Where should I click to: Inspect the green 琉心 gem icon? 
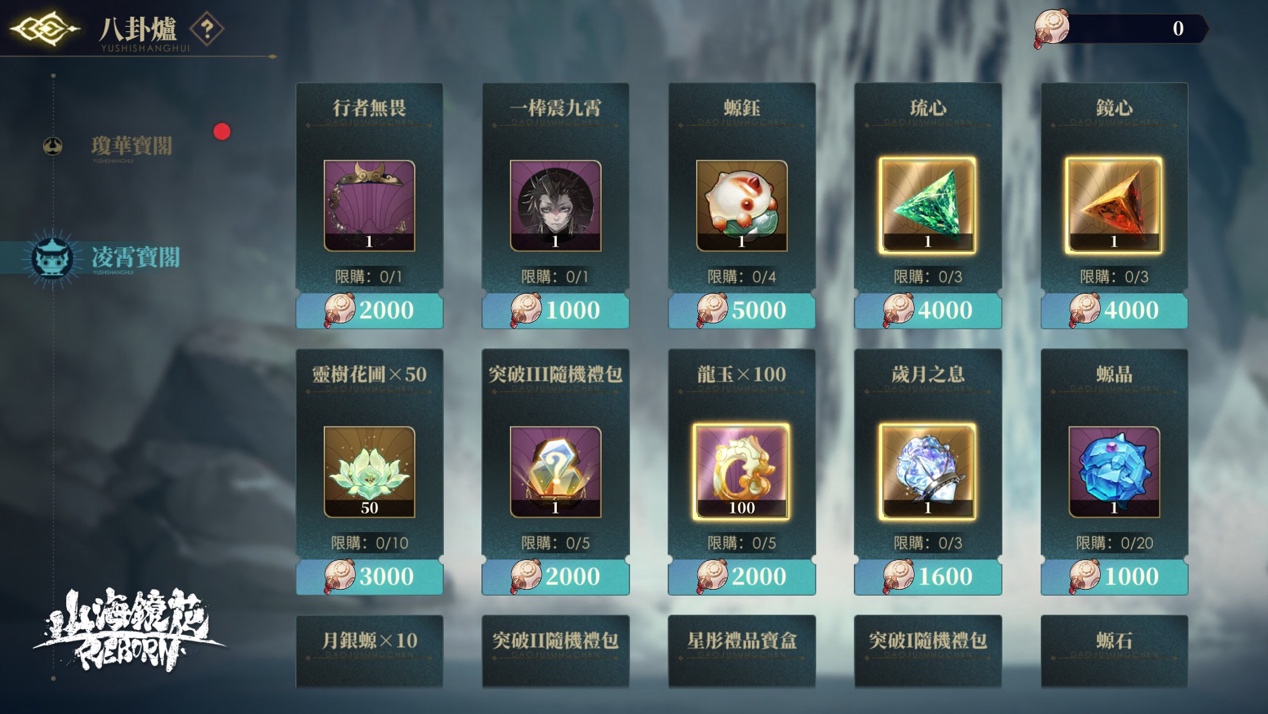[928, 204]
